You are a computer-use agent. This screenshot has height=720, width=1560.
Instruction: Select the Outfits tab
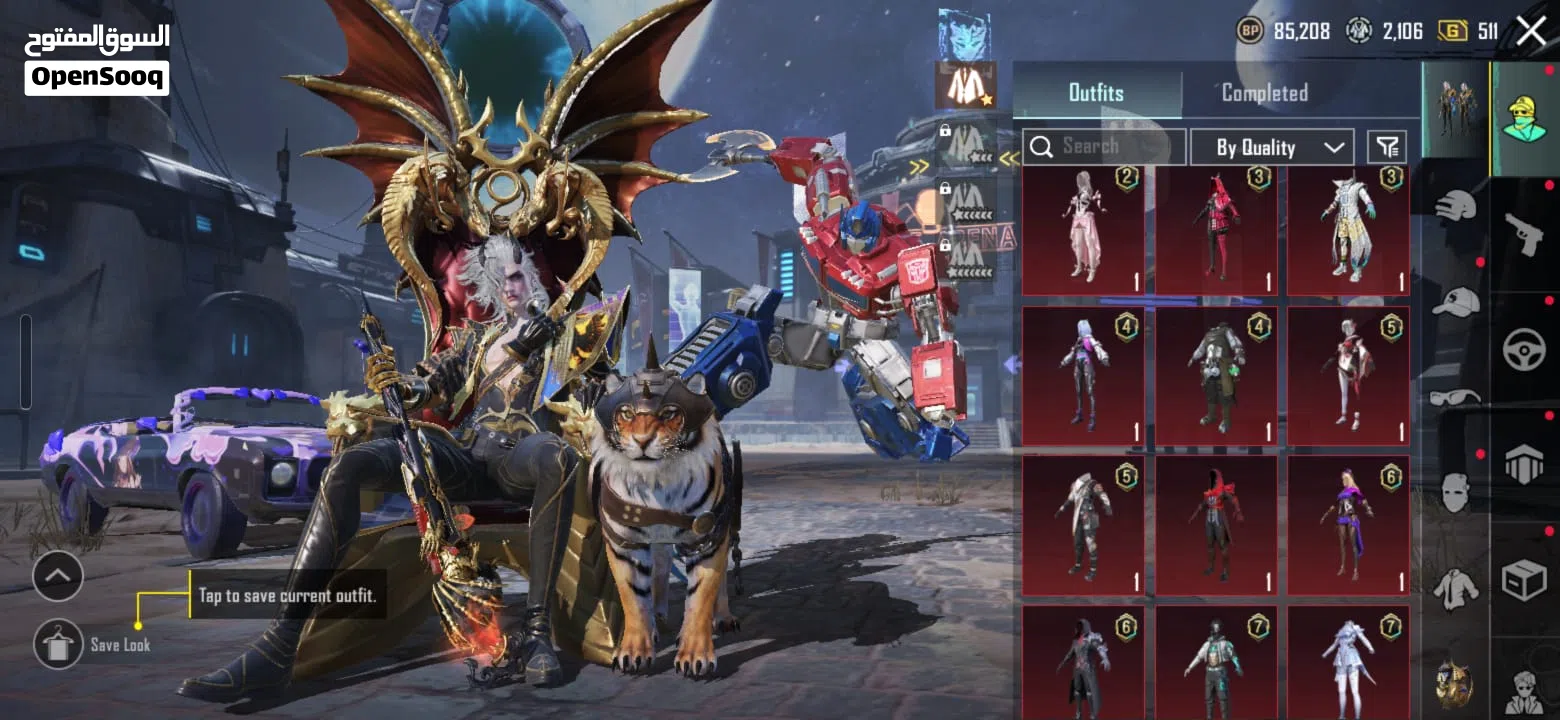pos(1096,93)
